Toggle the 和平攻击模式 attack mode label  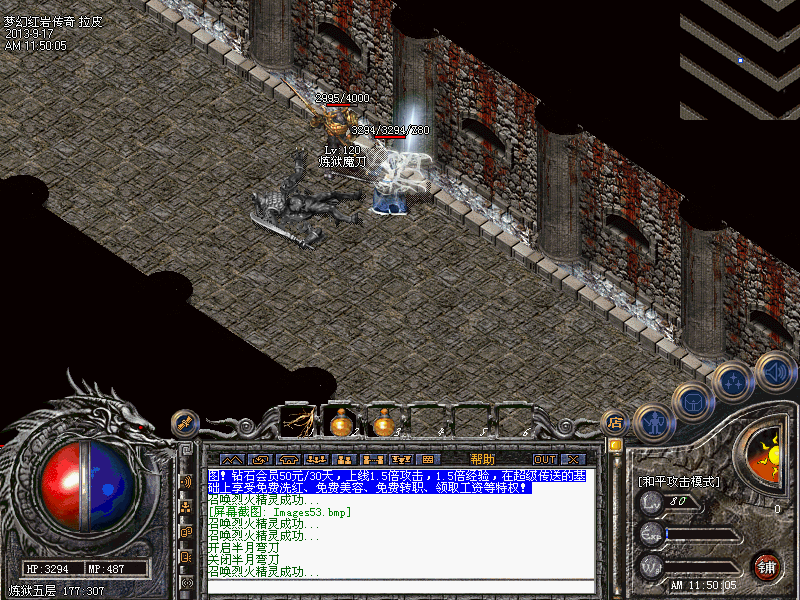pos(679,481)
